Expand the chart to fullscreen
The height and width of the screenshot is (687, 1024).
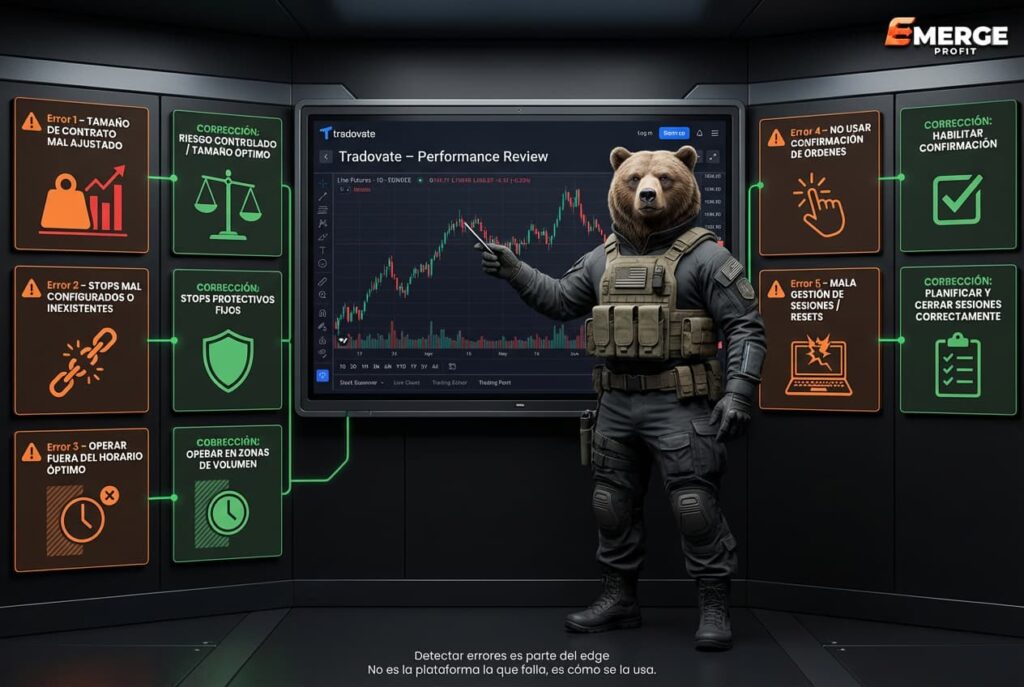point(713,157)
